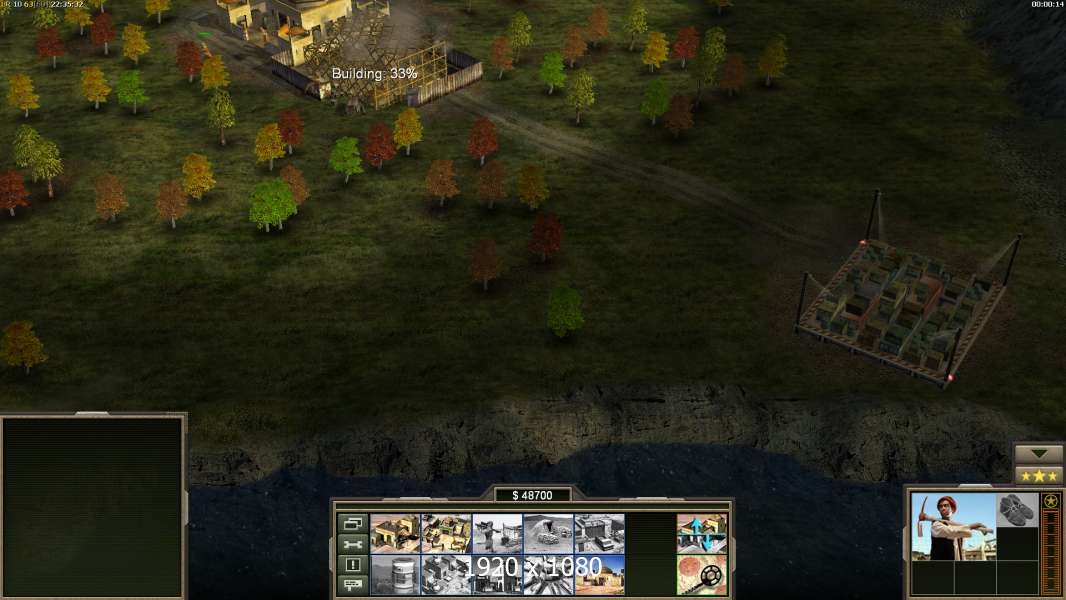Viewport: 1066px width, 600px height.
Task: Select the greyed-out tunnel mound build icon
Action: (x=548, y=534)
